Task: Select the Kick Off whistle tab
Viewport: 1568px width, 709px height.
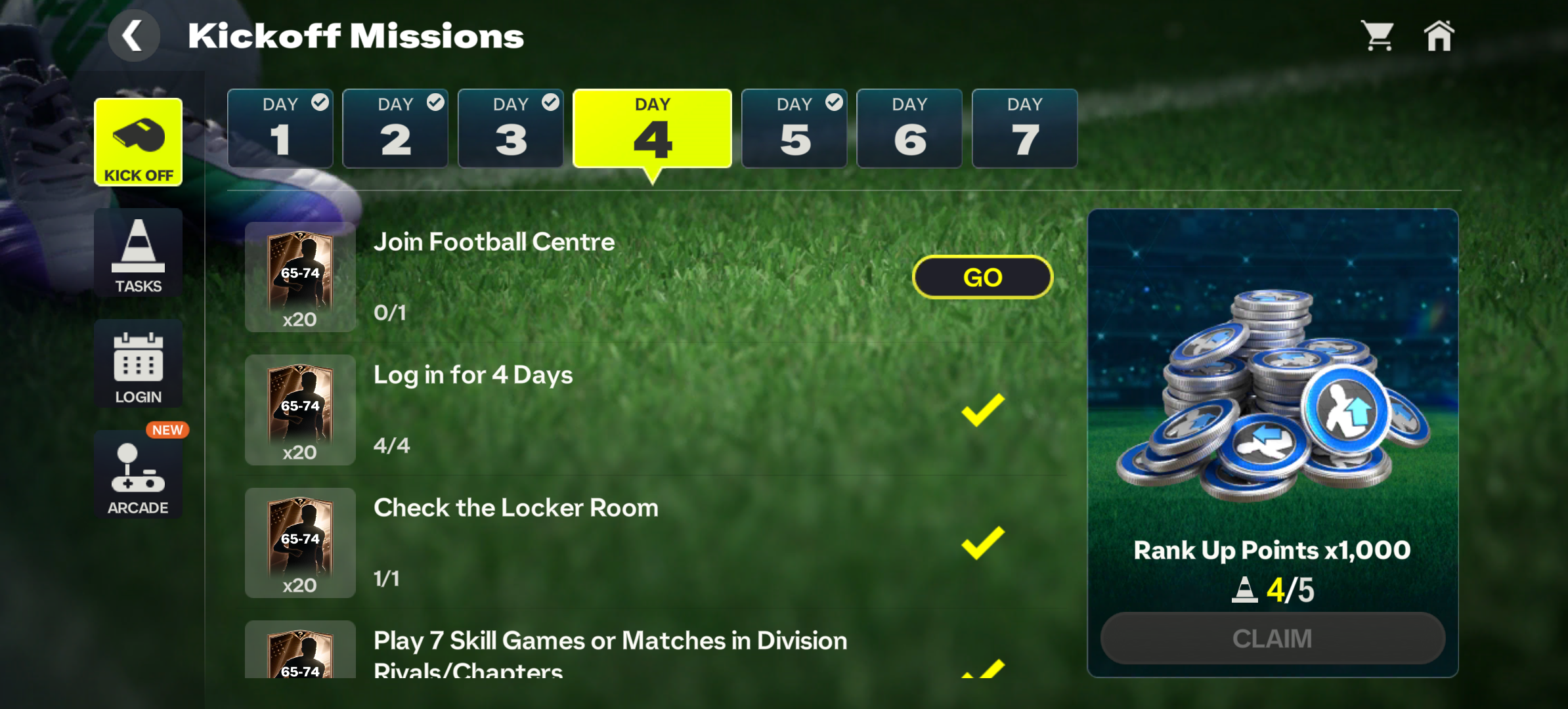Action: click(x=139, y=142)
